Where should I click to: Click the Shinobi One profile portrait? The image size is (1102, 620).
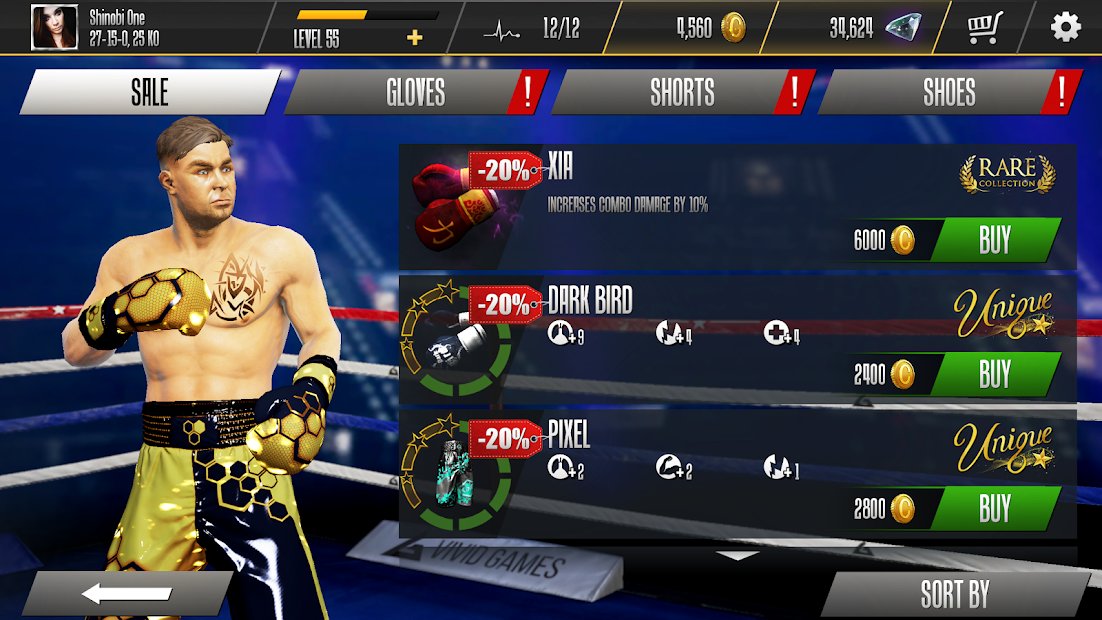(55, 27)
